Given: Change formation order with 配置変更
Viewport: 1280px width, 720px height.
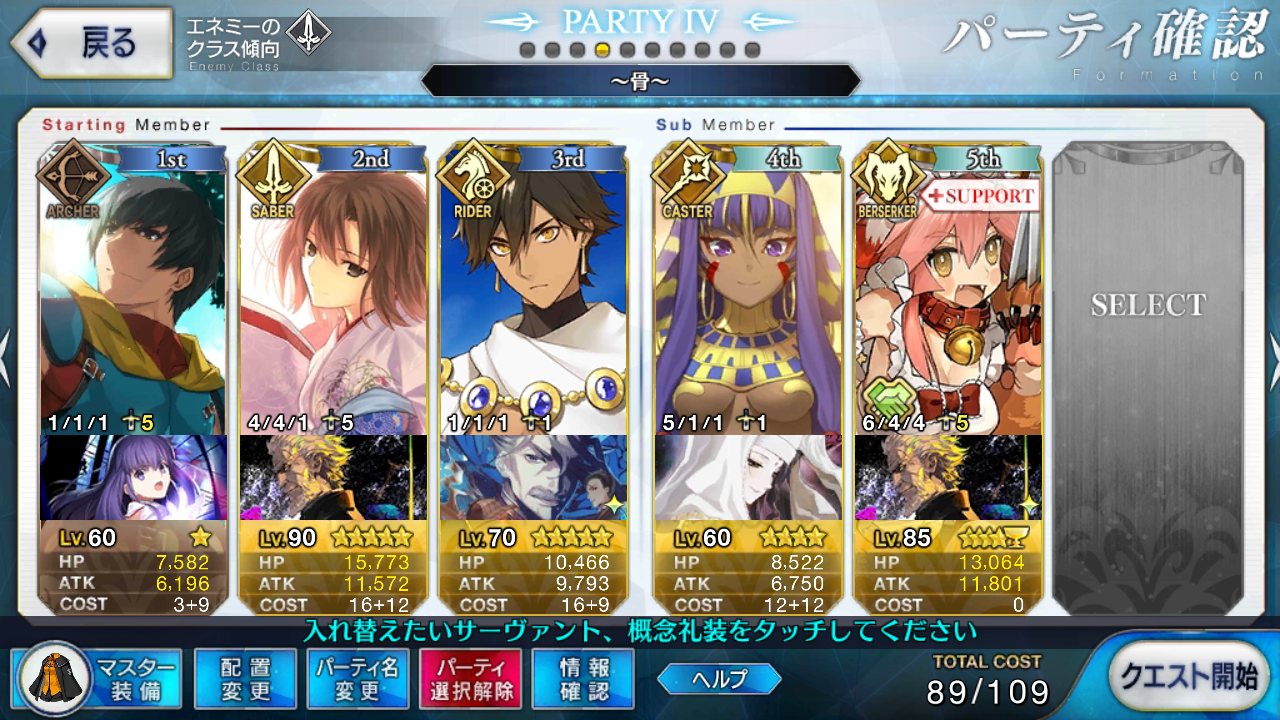Looking at the screenshot, I should pos(245,679).
